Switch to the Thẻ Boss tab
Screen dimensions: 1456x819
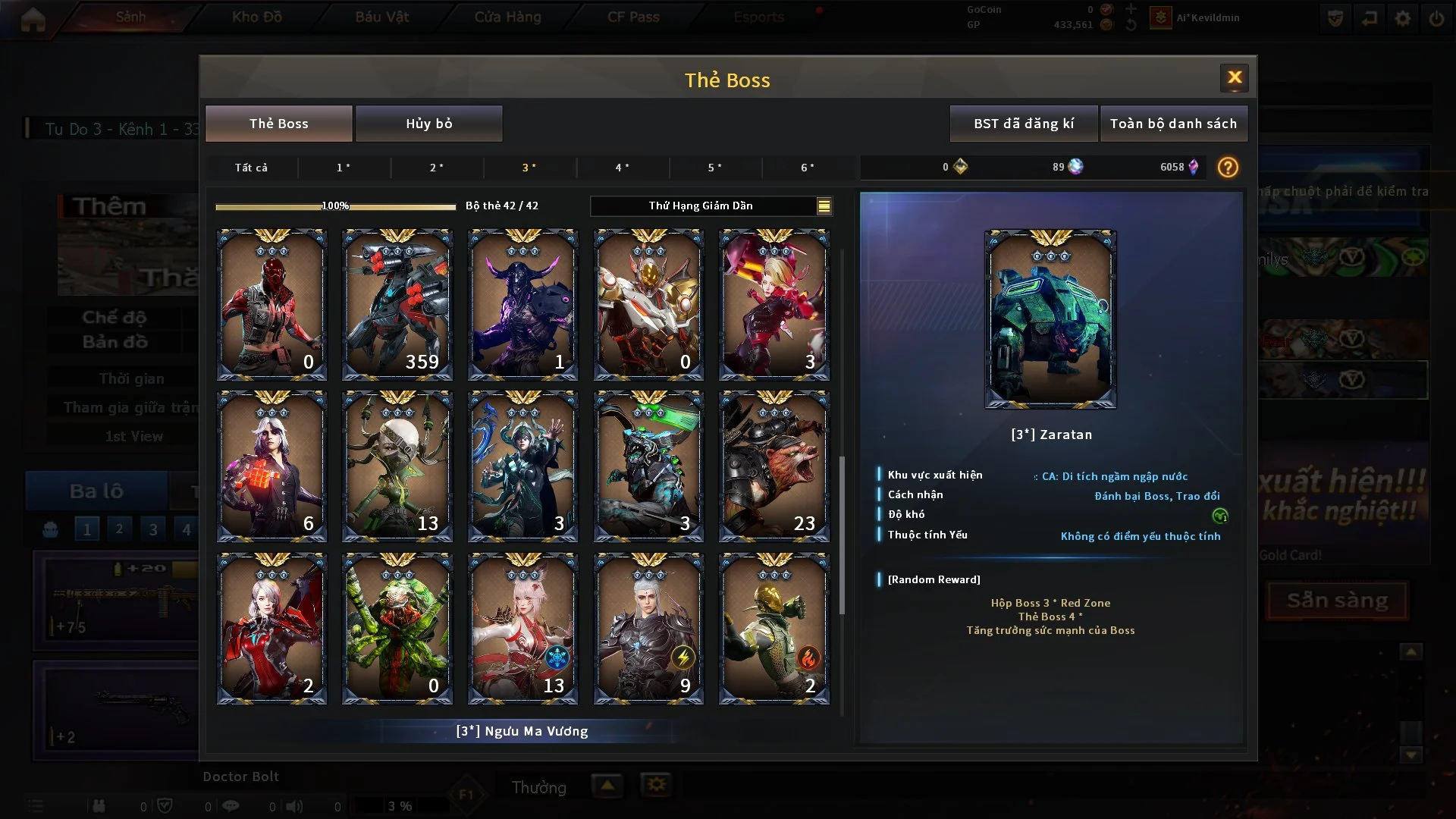click(278, 124)
